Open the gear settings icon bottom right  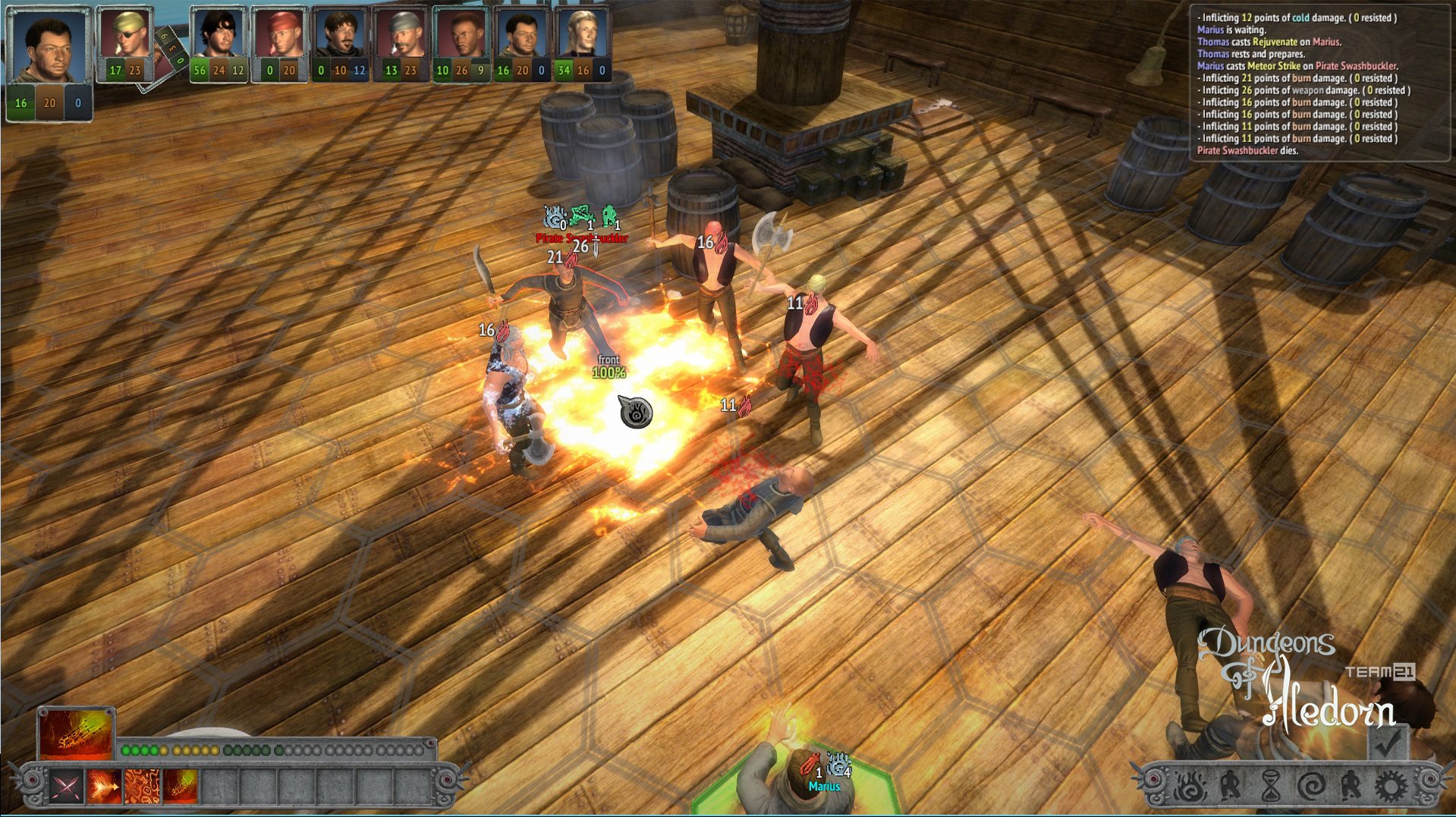click(1392, 785)
